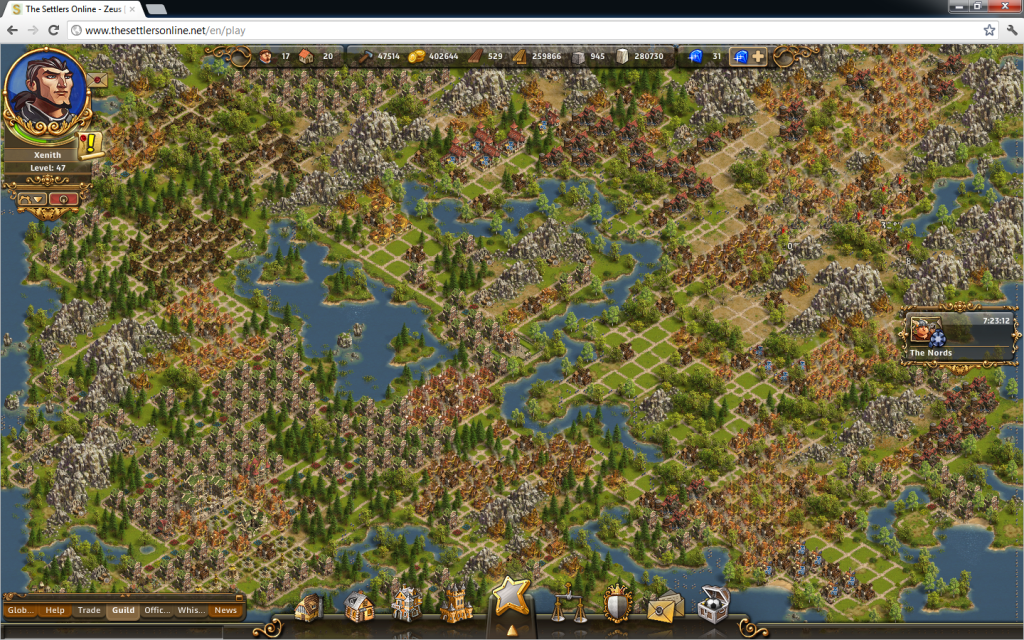
Task: Open the Xenith player avatar portrait
Action: point(46,92)
